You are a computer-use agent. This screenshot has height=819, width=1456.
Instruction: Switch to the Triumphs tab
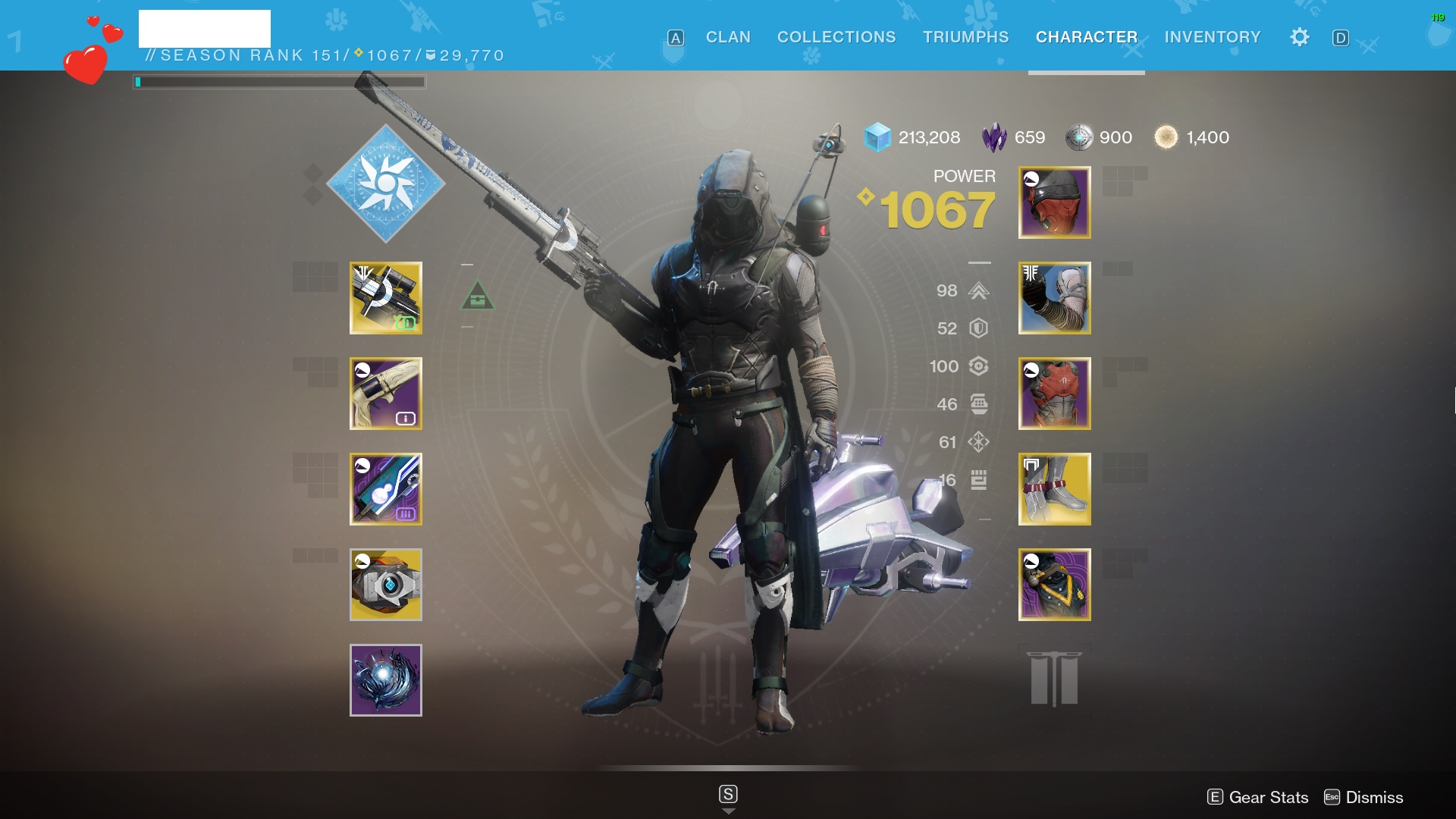[x=965, y=36]
